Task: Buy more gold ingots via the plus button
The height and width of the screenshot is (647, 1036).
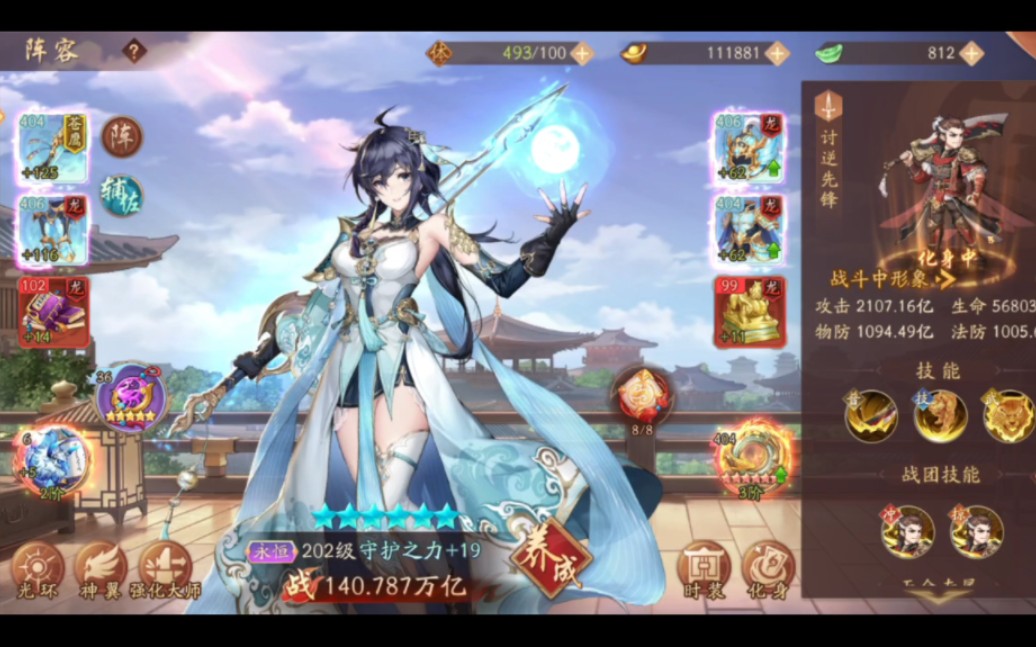Action: 777,53
